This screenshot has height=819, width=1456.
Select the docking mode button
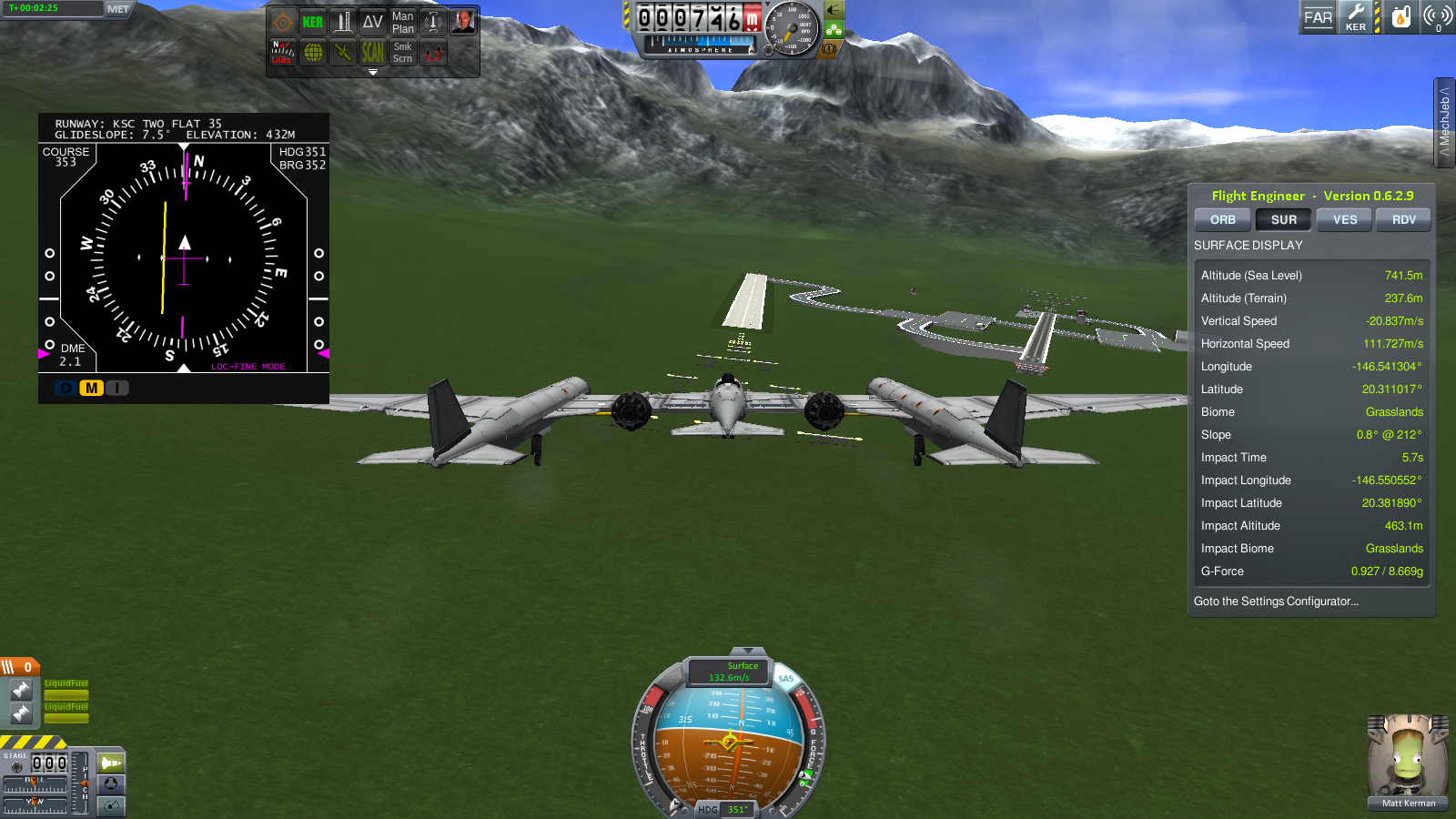111,784
